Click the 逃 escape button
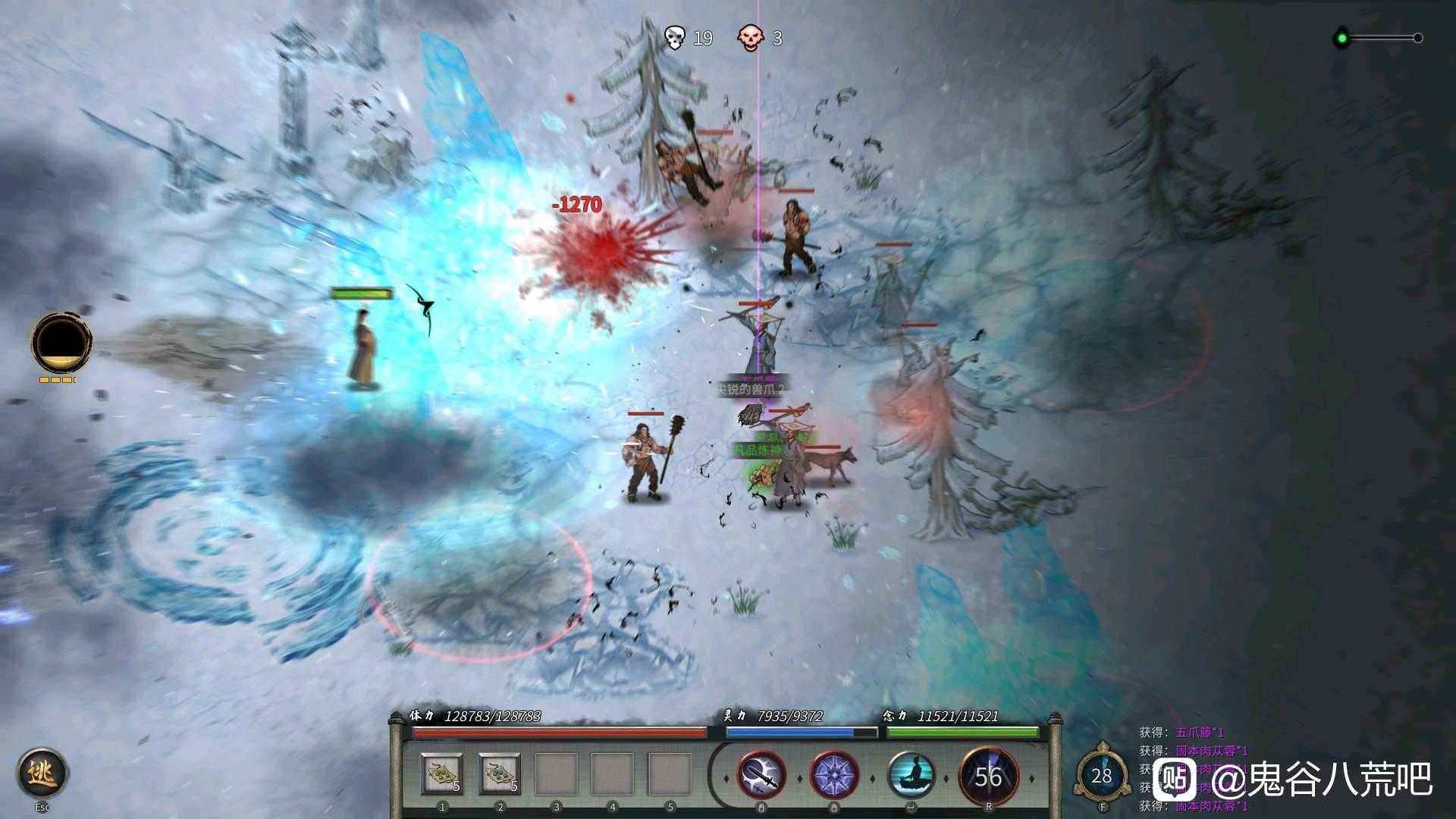The height and width of the screenshot is (819, 1456). coord(42,773)
